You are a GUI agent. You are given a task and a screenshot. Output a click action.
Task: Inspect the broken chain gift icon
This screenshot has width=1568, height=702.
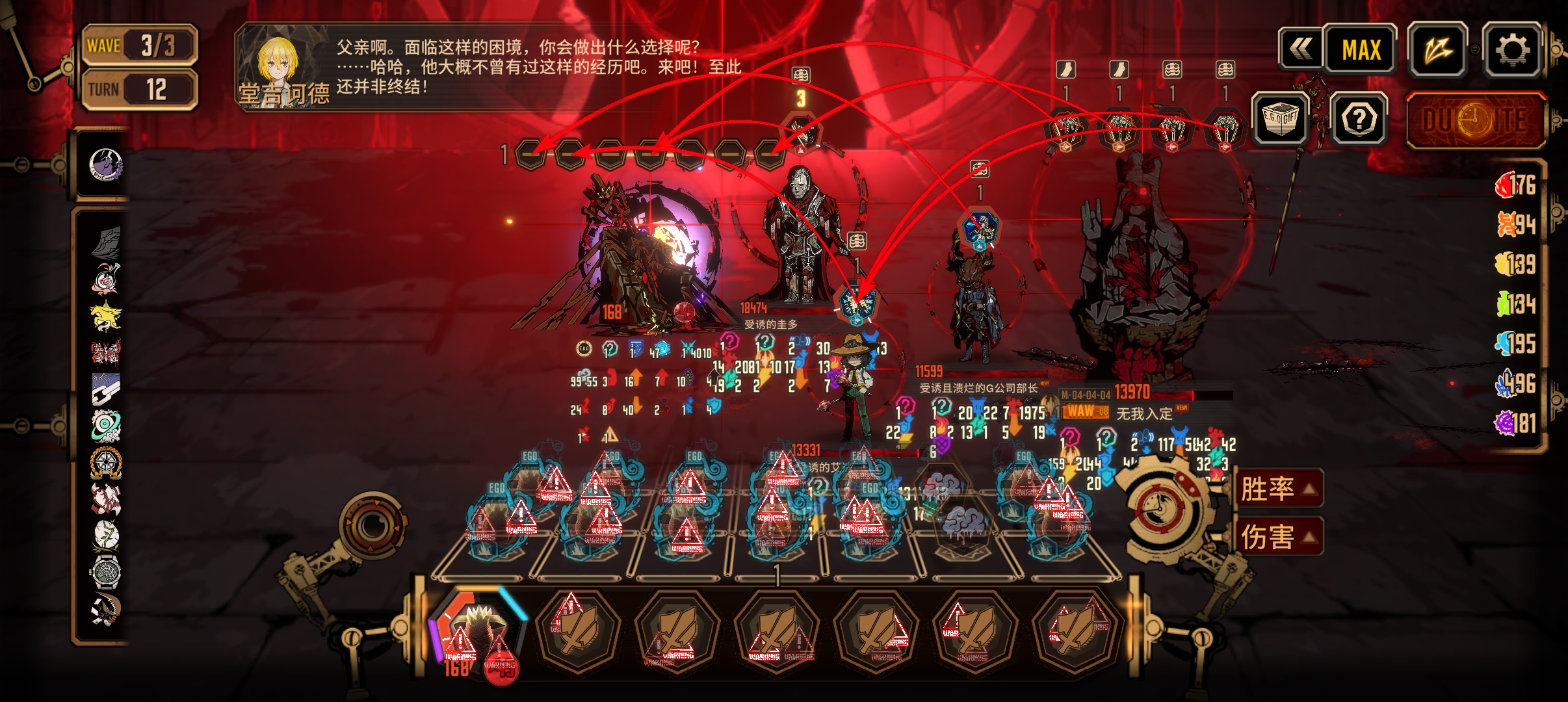(105, 390)
